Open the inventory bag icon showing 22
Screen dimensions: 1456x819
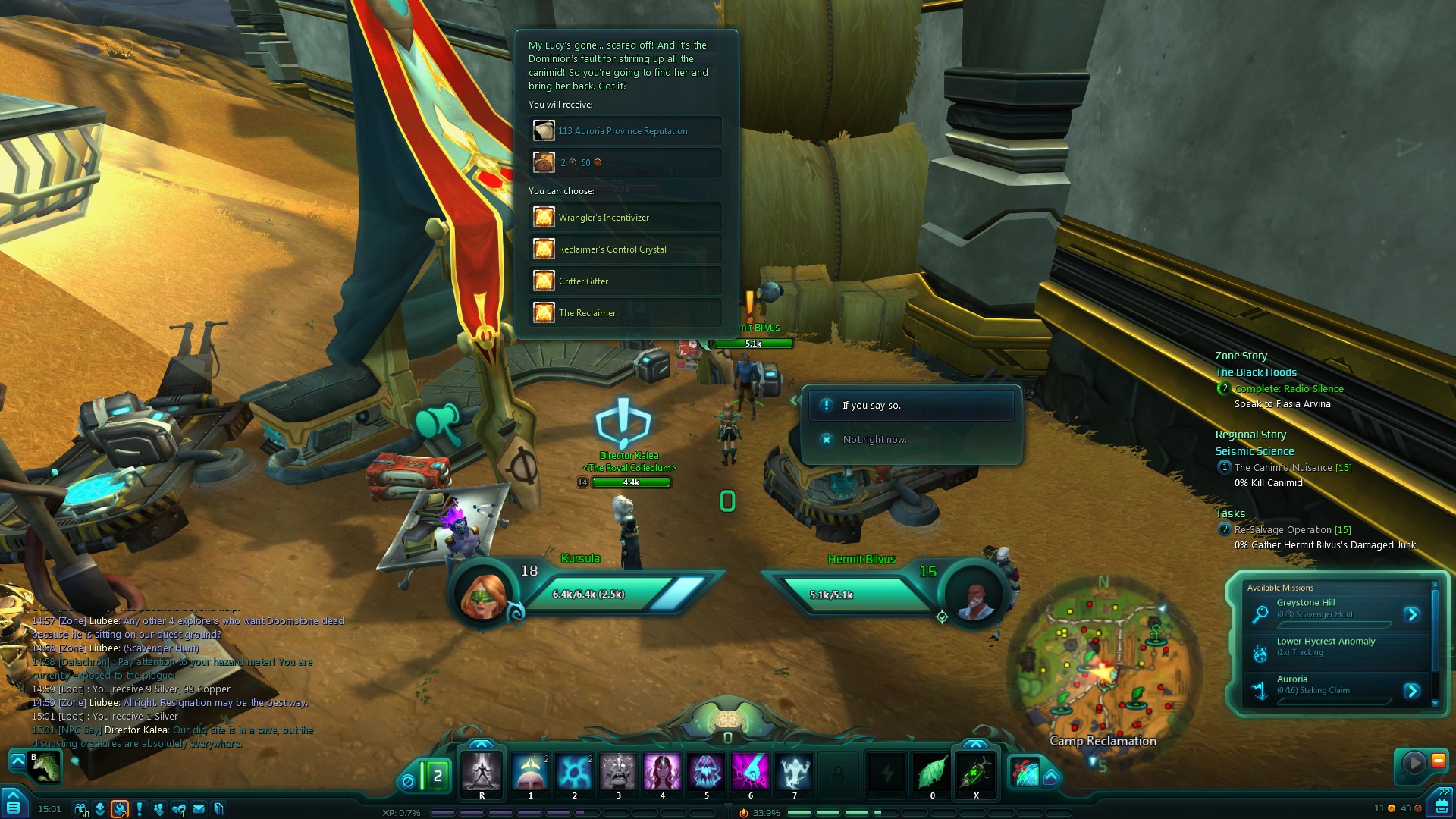pos(1440,804)
